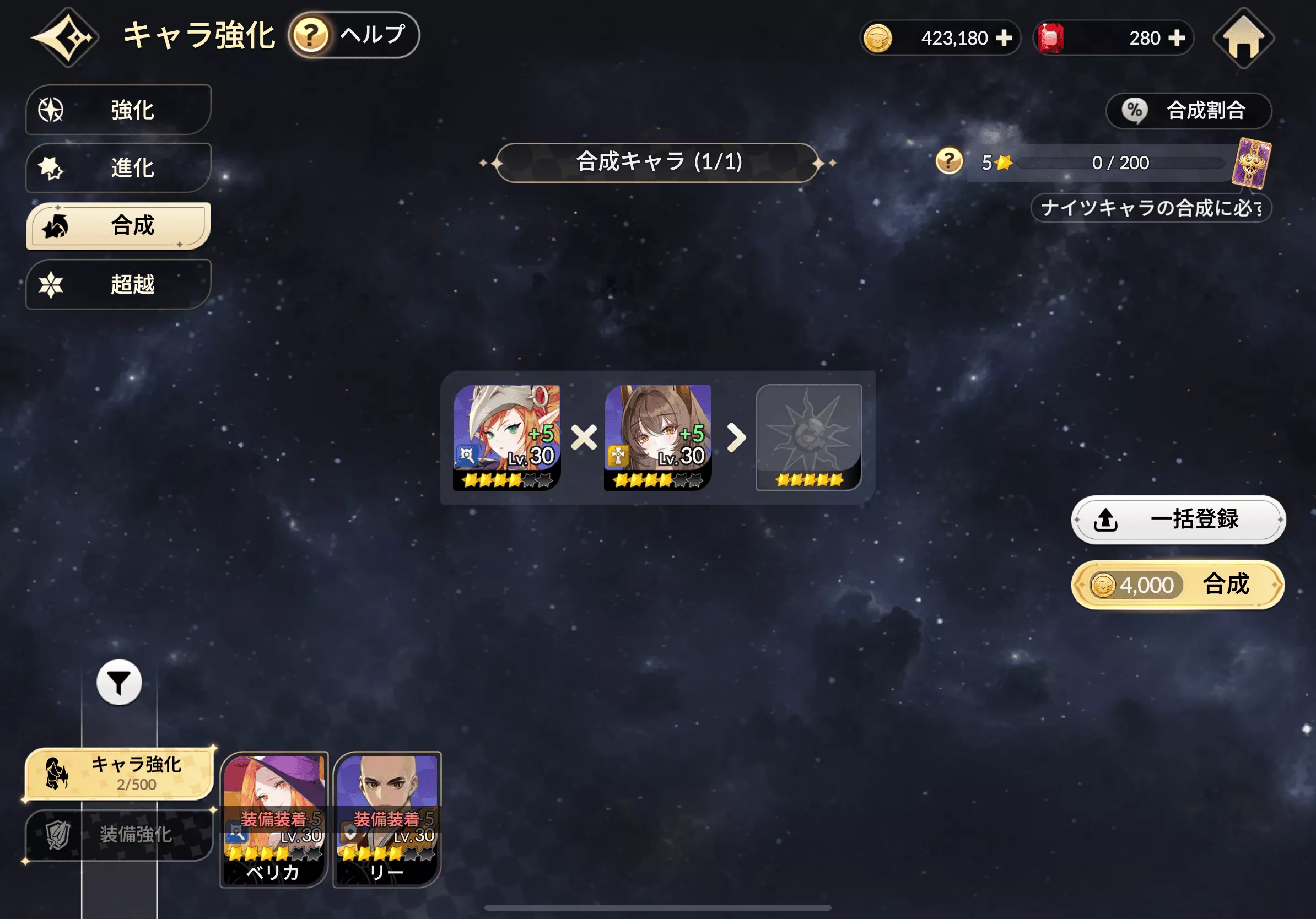Click the question mark beside the 5-star gauge
This screenshot has width=1316, height=919.
click(x=948, y=162)
